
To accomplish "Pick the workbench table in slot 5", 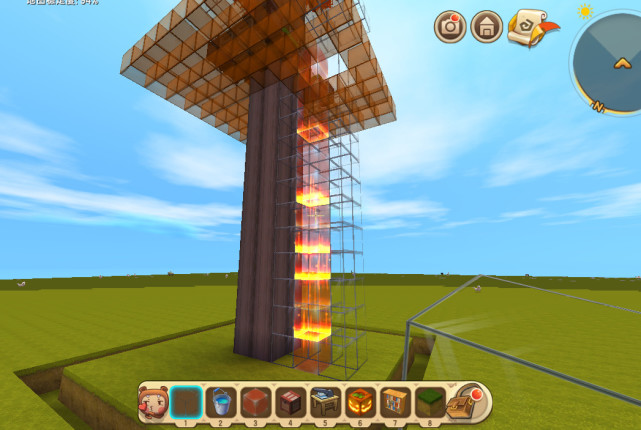I will (x=324, y=403).
